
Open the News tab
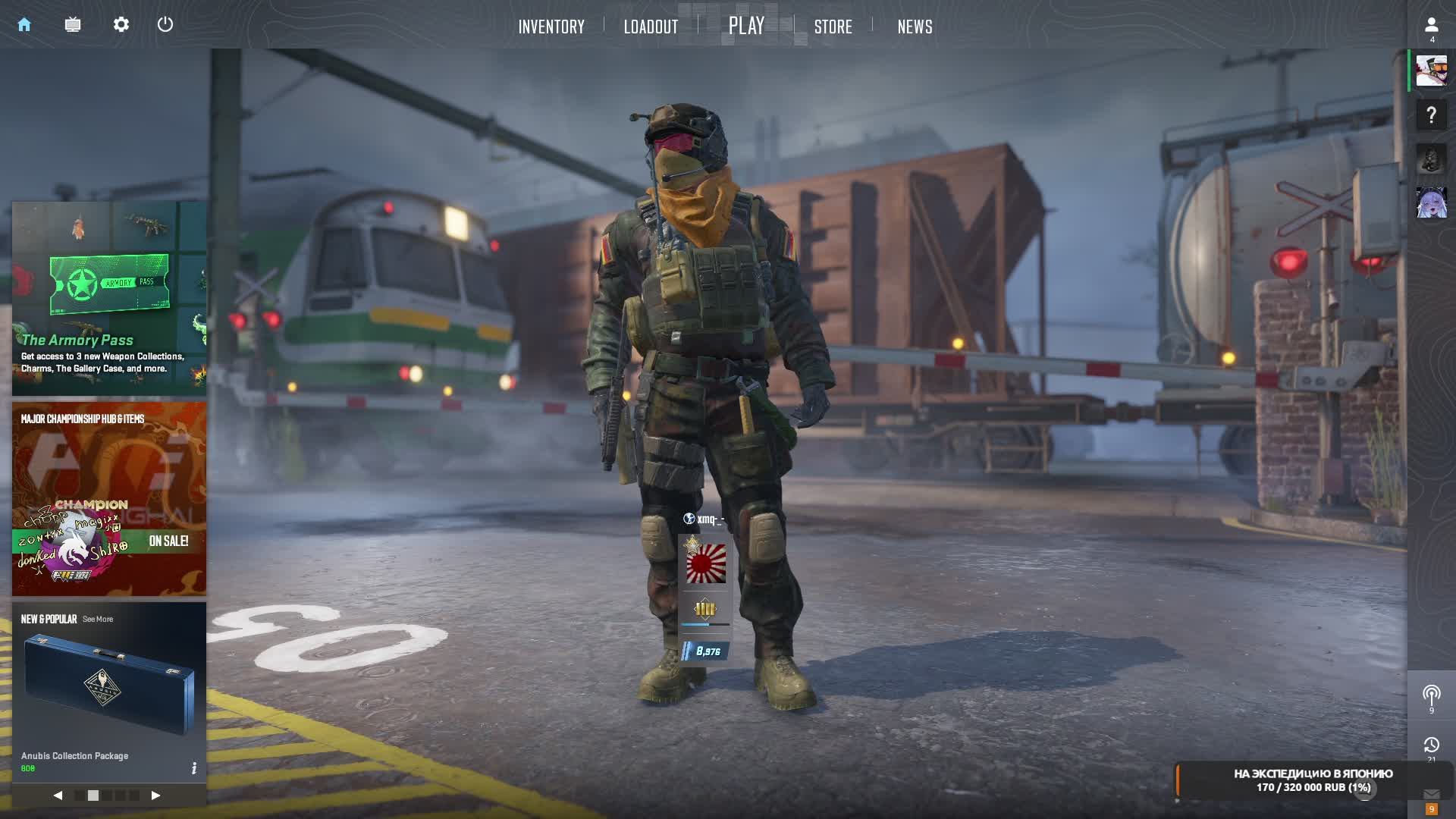(915, 27)
